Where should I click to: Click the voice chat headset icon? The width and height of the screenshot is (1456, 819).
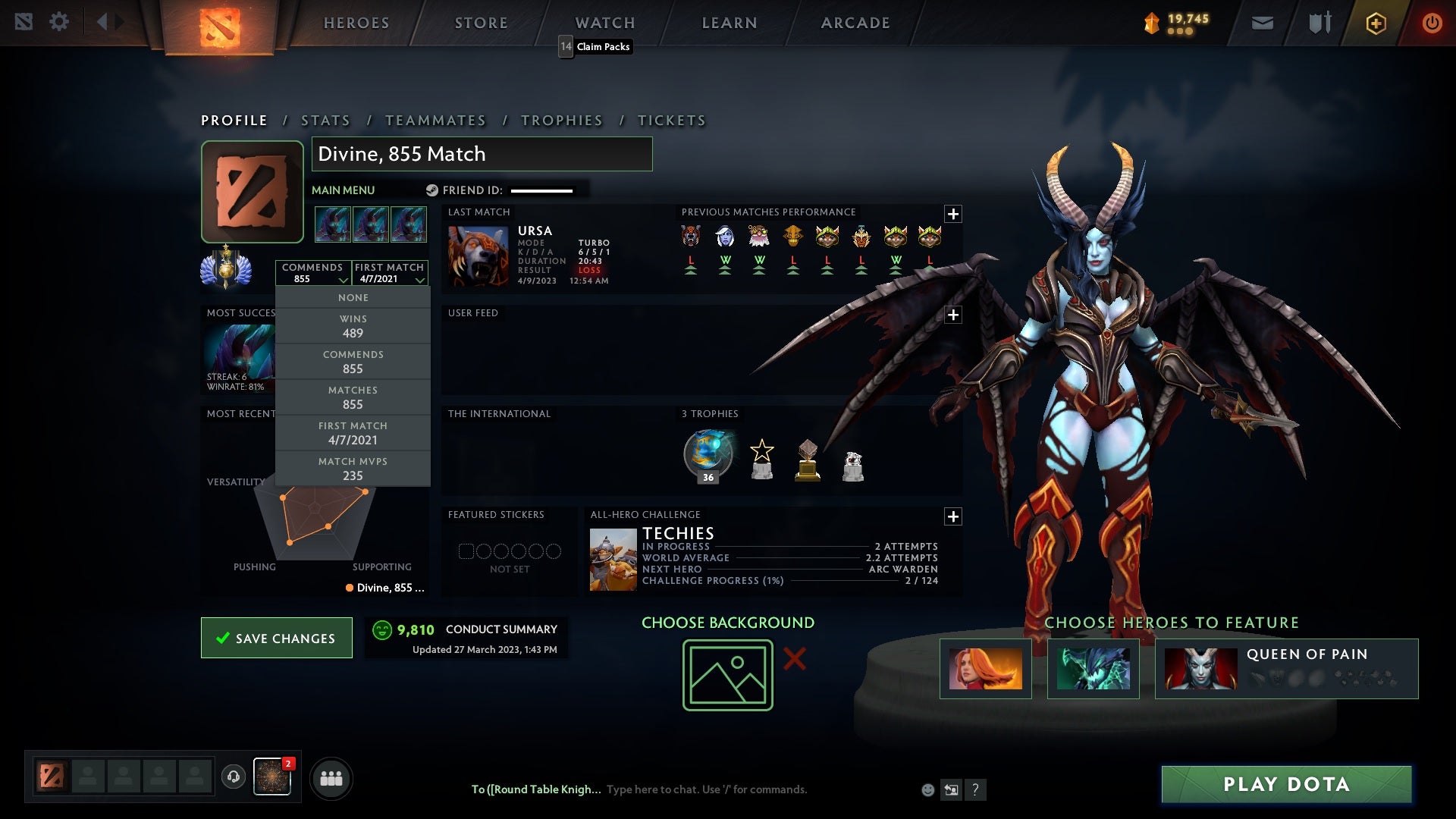tap(233, 778)
